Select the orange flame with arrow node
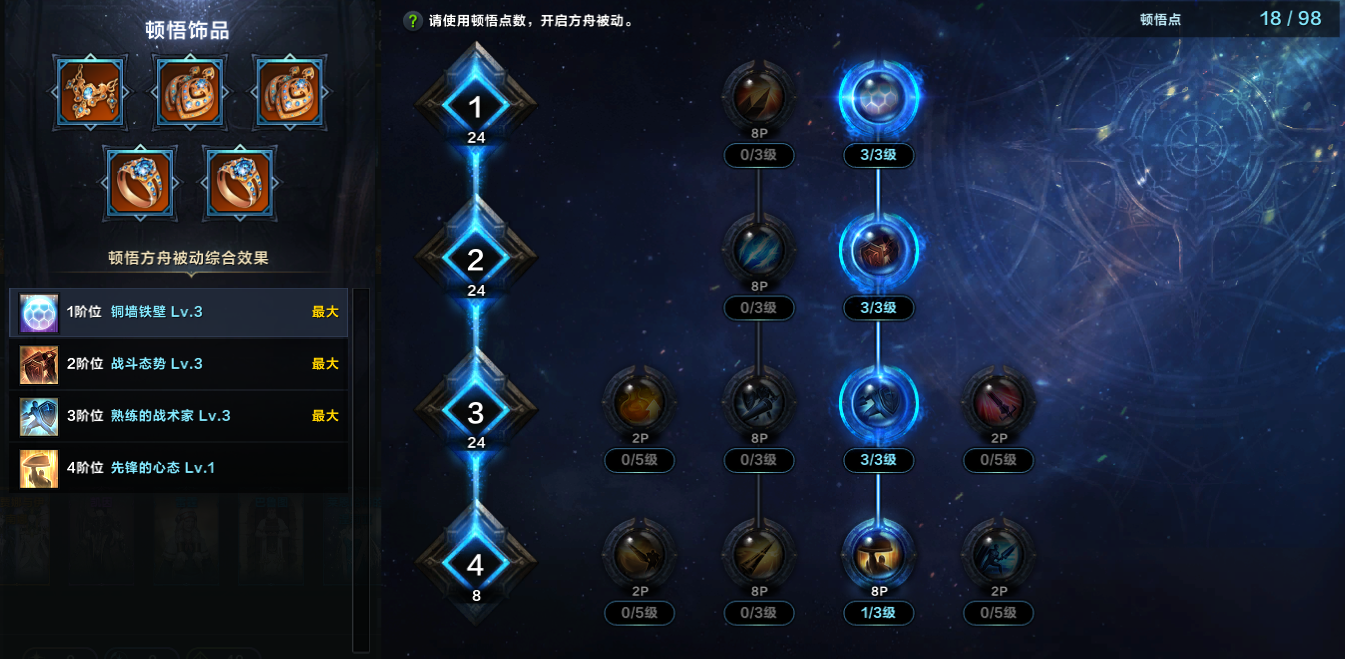1345x659 pixels. 640,402
